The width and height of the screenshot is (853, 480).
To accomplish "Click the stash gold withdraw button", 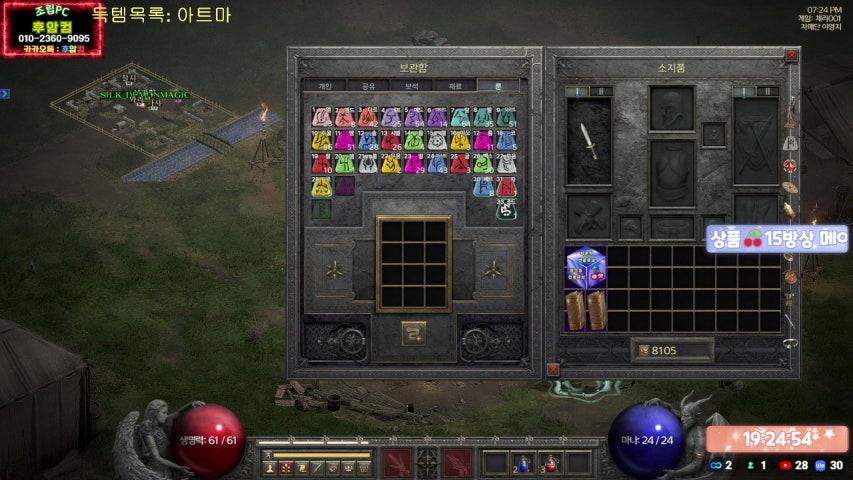I will point(414,334).
